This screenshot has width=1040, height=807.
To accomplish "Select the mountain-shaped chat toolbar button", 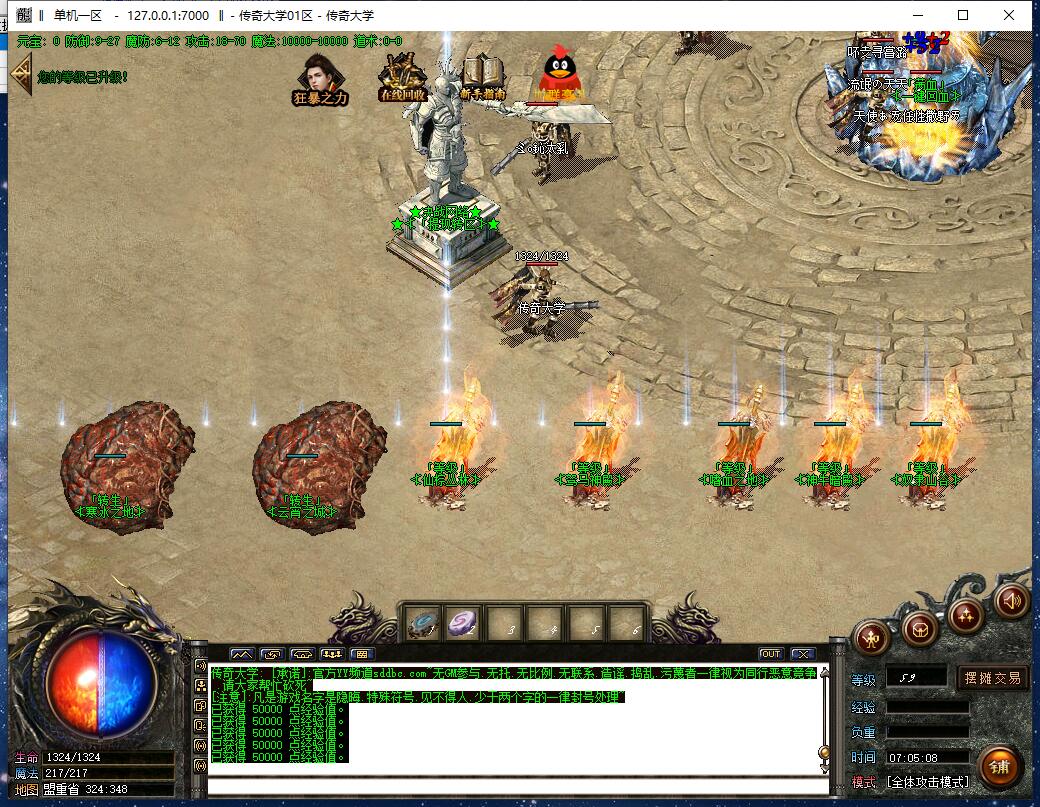I will point(242,654).
